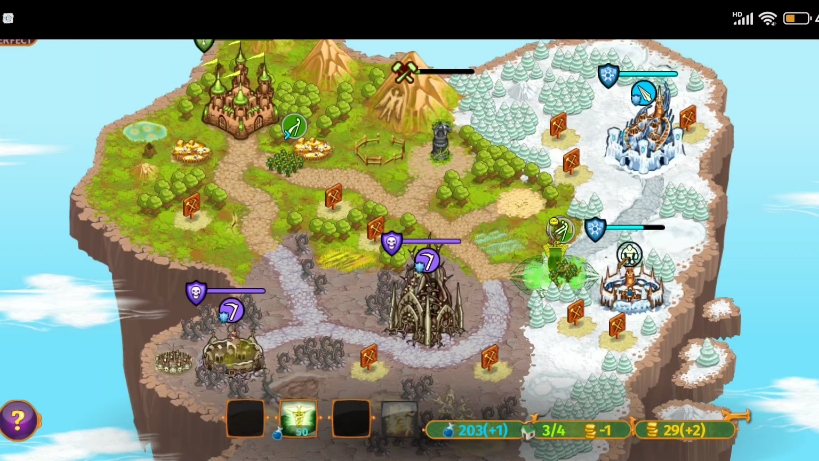Tap the green bow icon by elven castle
This screenshot has width=819, height=461.
(x=293, y=126)
